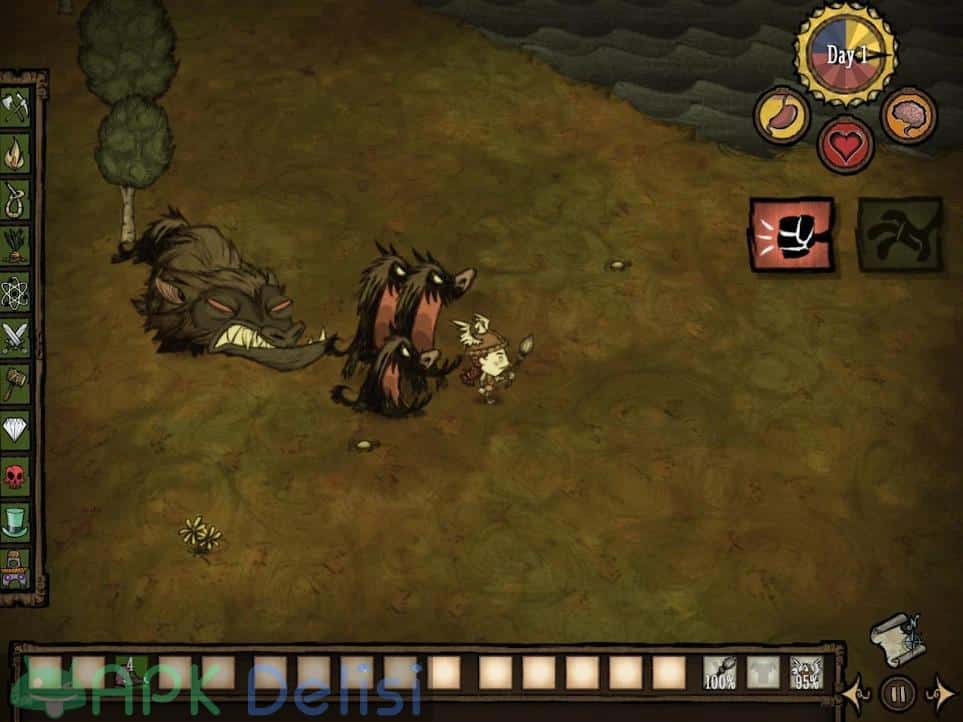
Task: Select the empty body armor equipment slot
Action: coord(763,673)
